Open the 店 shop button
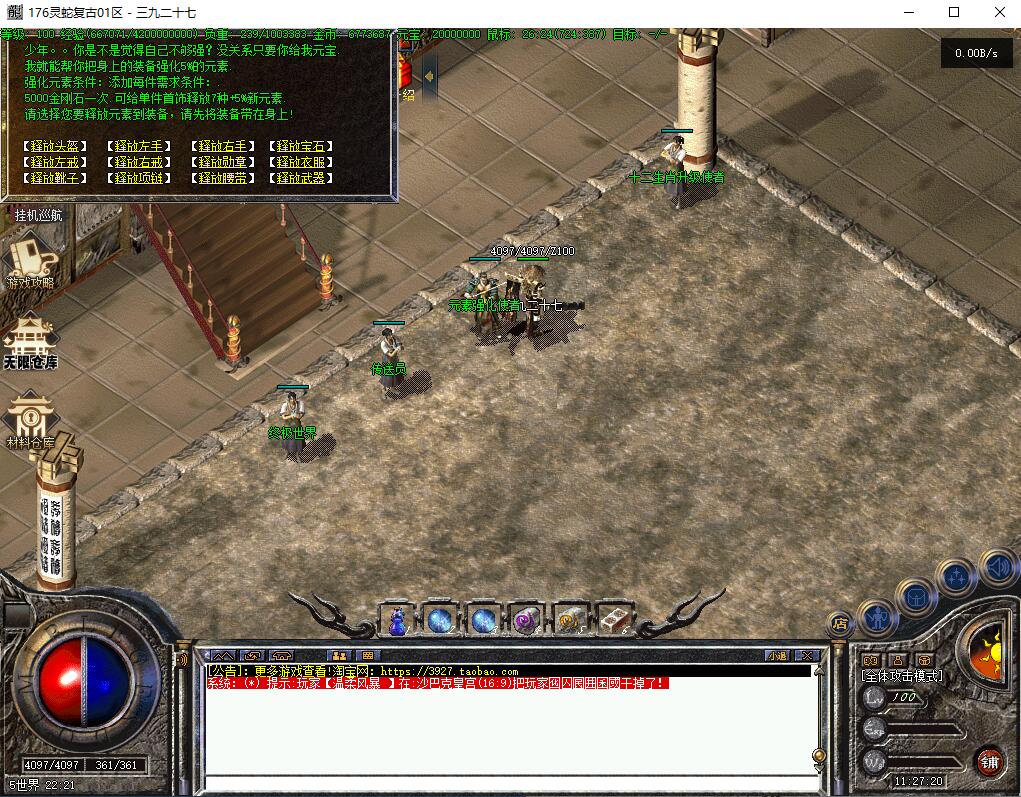This screenshot has height=797, width=1021. 839,623
